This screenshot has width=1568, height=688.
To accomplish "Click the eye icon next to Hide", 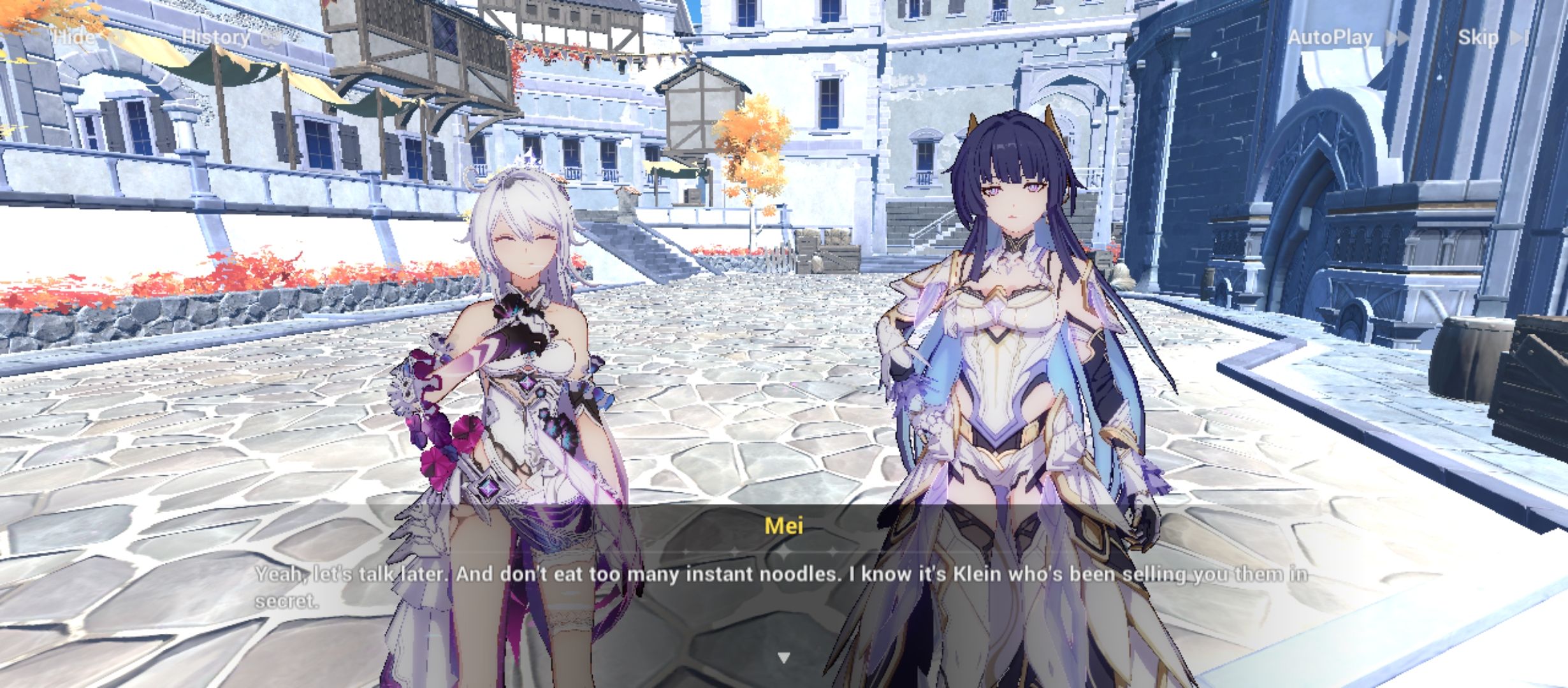I will (x=115, y=37).
